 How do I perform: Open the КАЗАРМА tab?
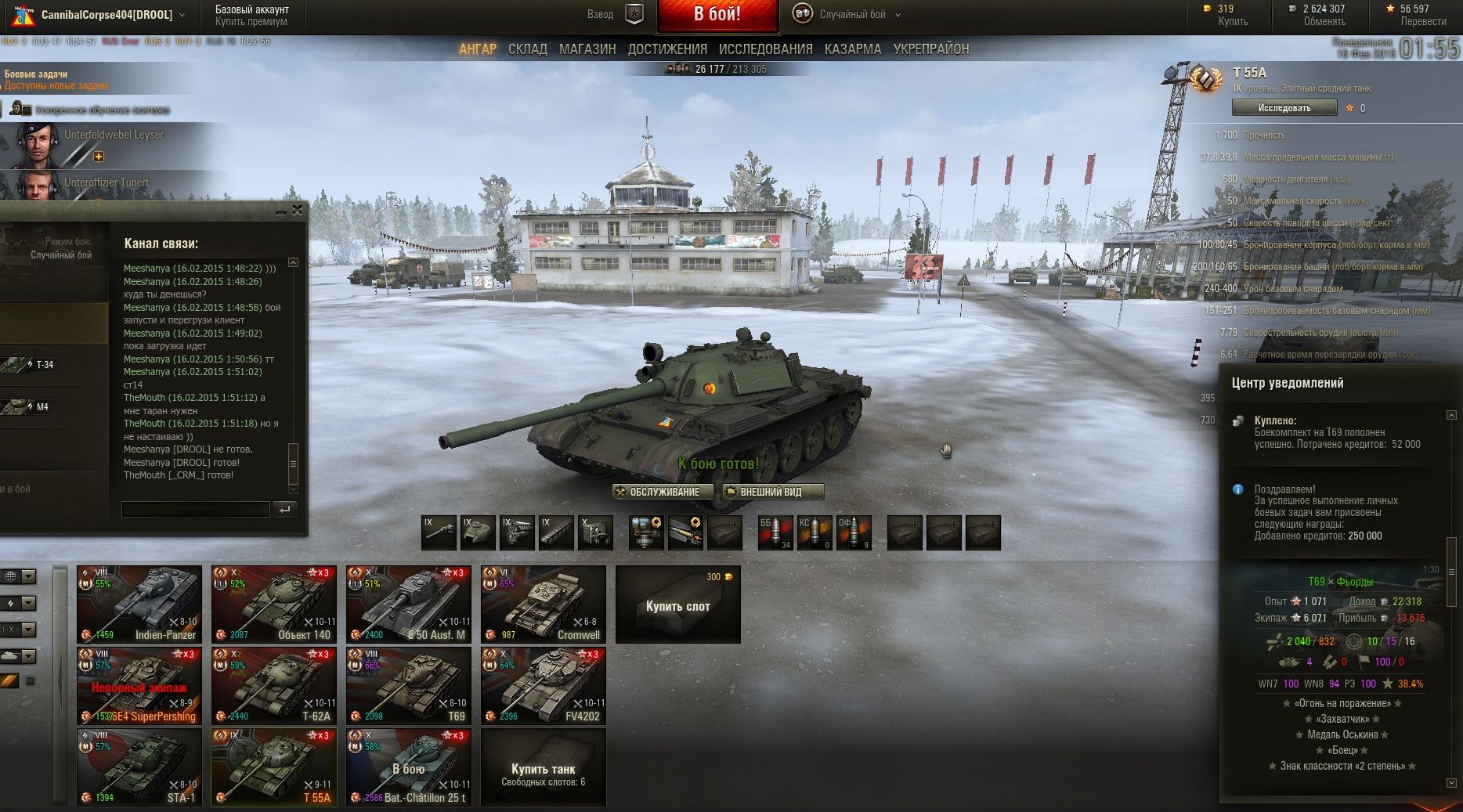coord(852,49)
